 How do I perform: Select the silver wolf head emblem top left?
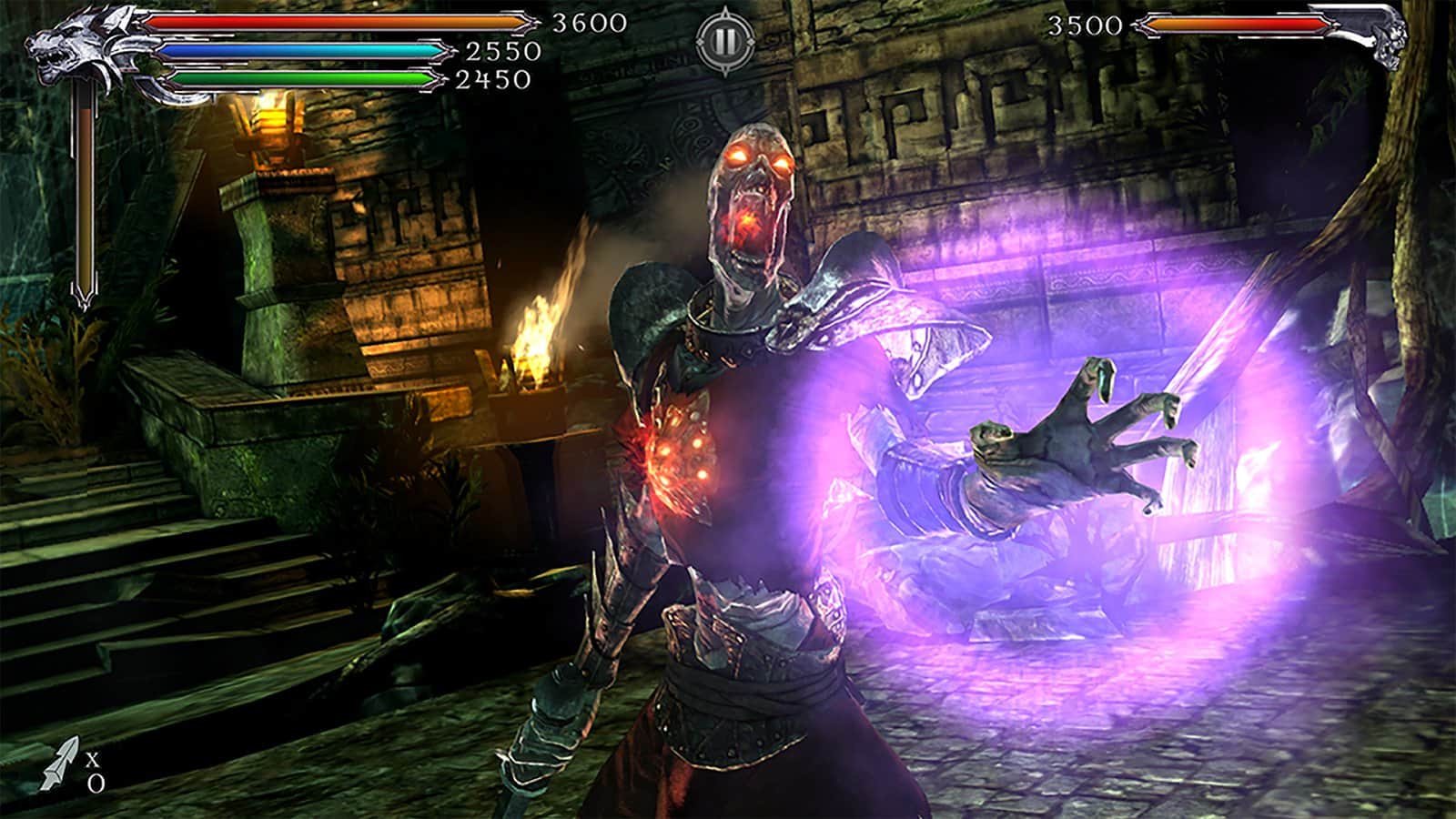click(73, 45)
